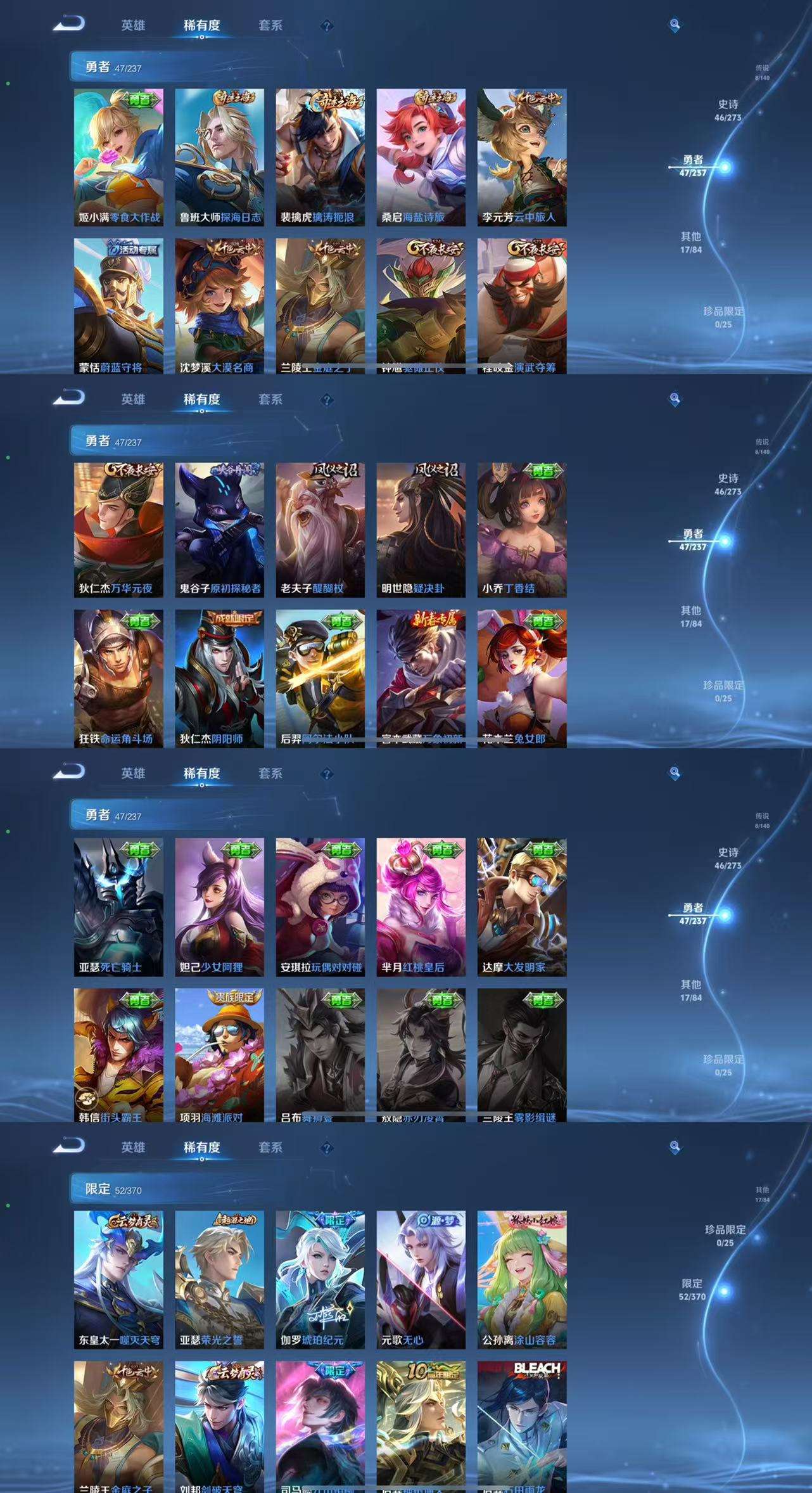Select 小乔 丁香结 skin card
This screenshot has width=812, height=1493.
click(522, 530)
